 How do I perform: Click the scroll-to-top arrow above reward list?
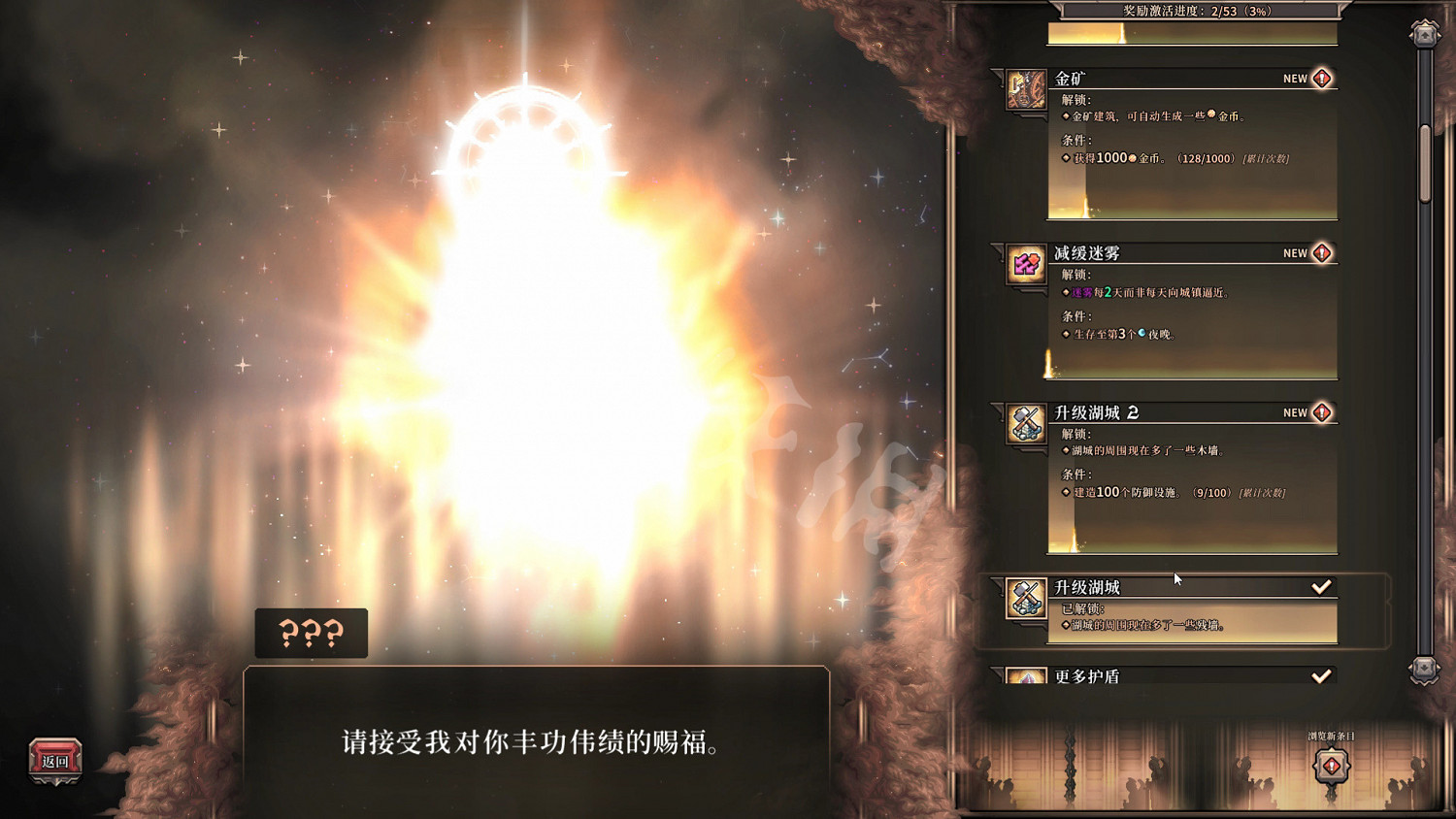(1423, 34)
